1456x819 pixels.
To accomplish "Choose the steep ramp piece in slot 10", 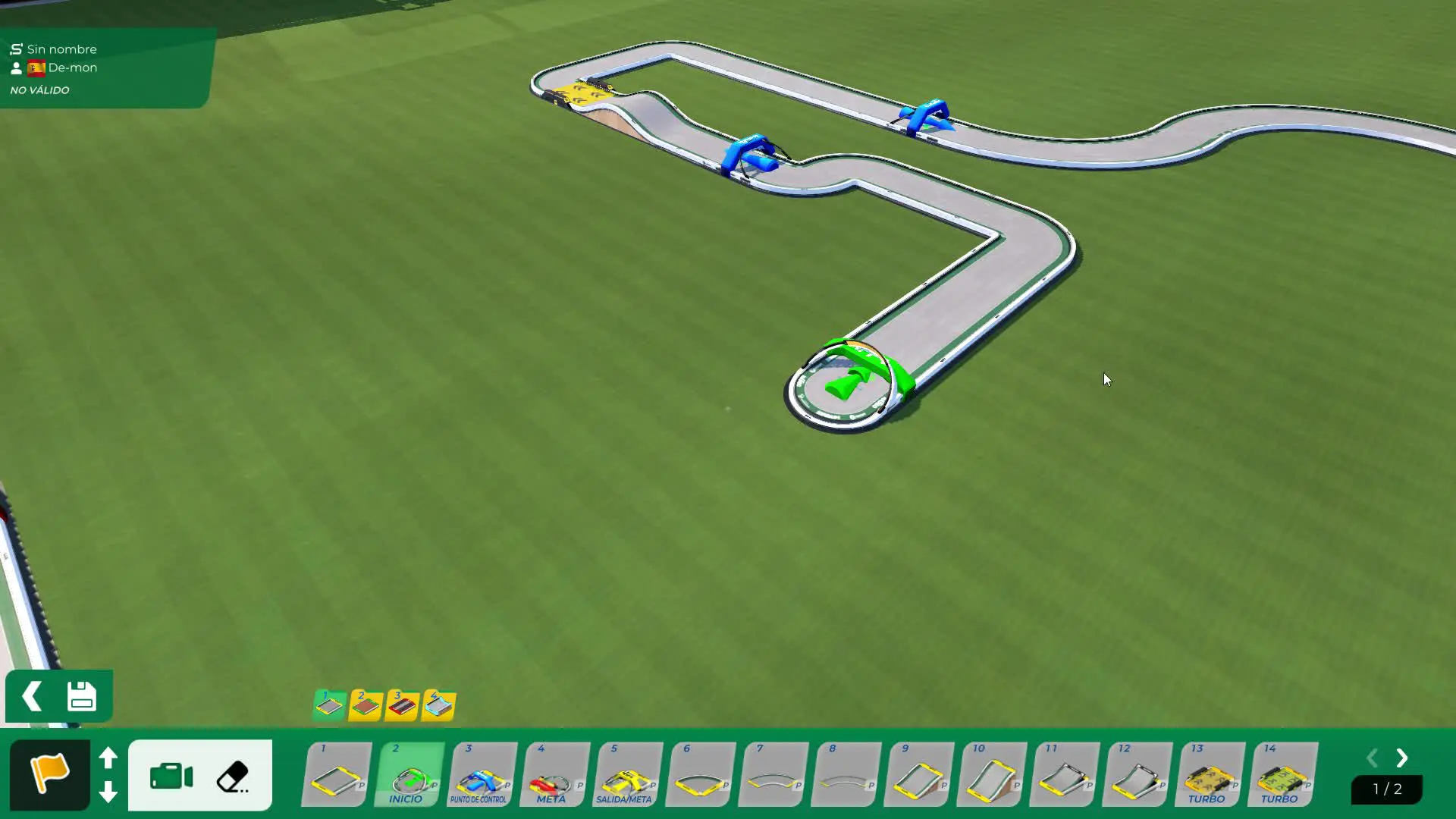I will pos(991,776).
